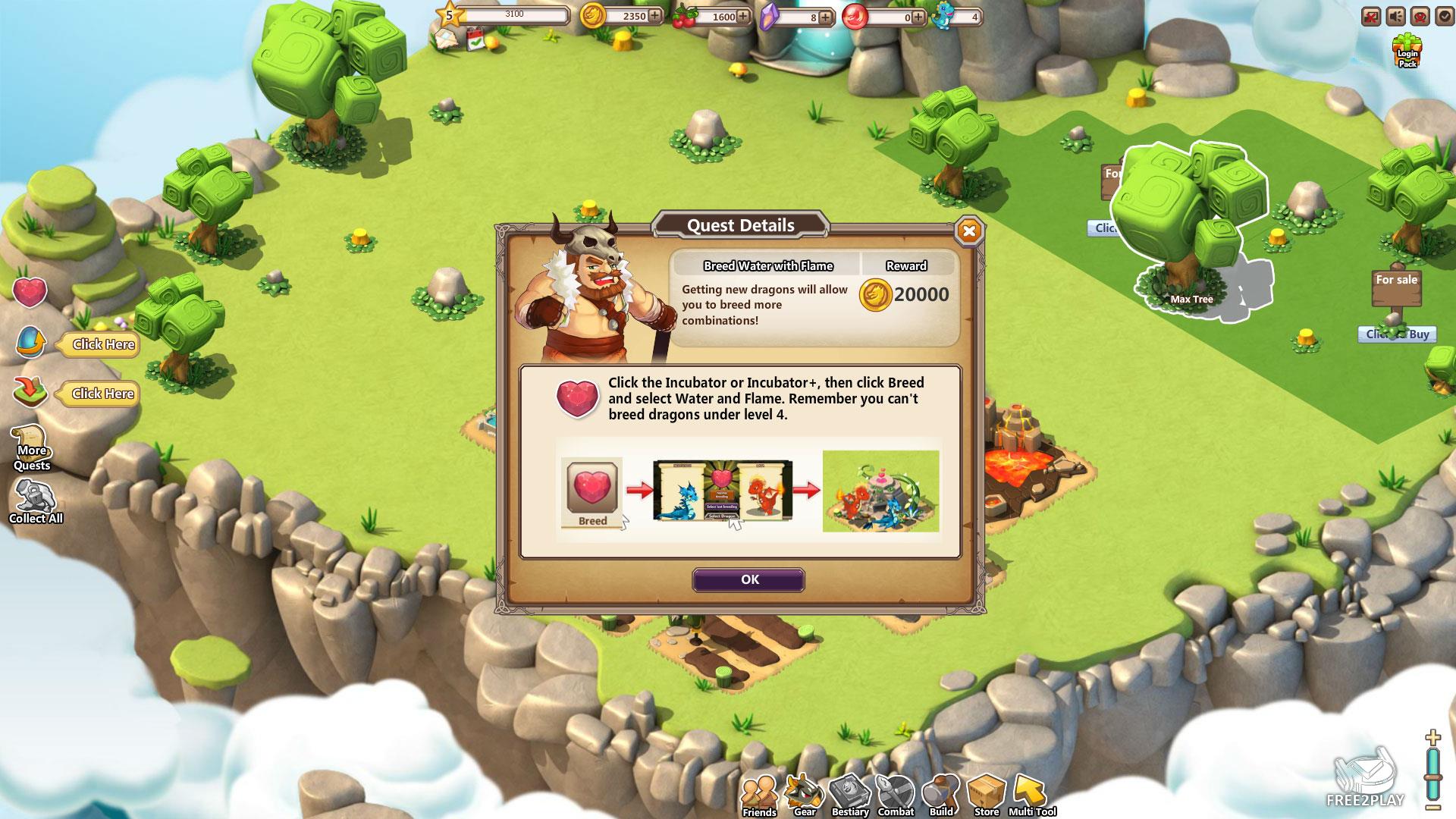Add more berries food with plus button
The width and height of the screenshot is (1456, 819).
[743, 16]
